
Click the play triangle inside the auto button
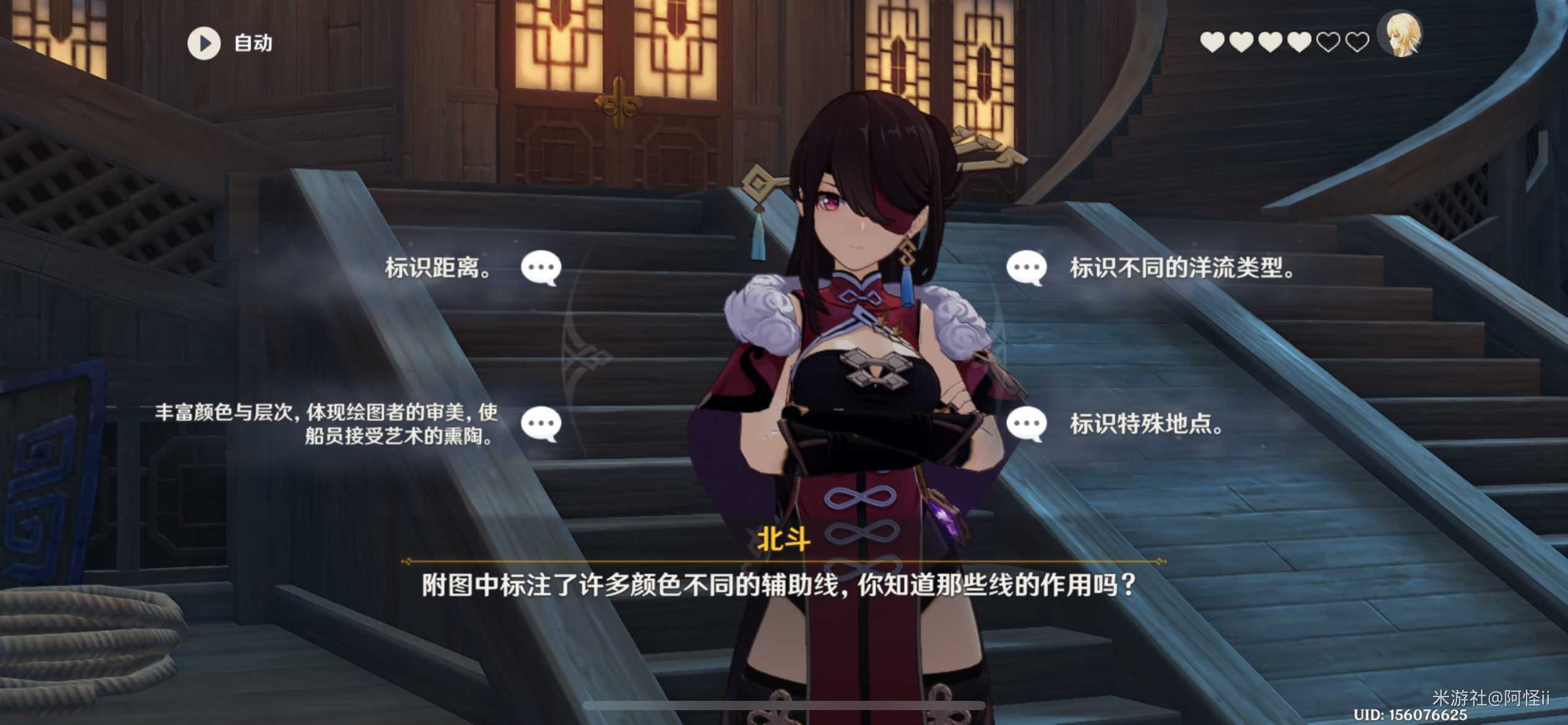204,42
